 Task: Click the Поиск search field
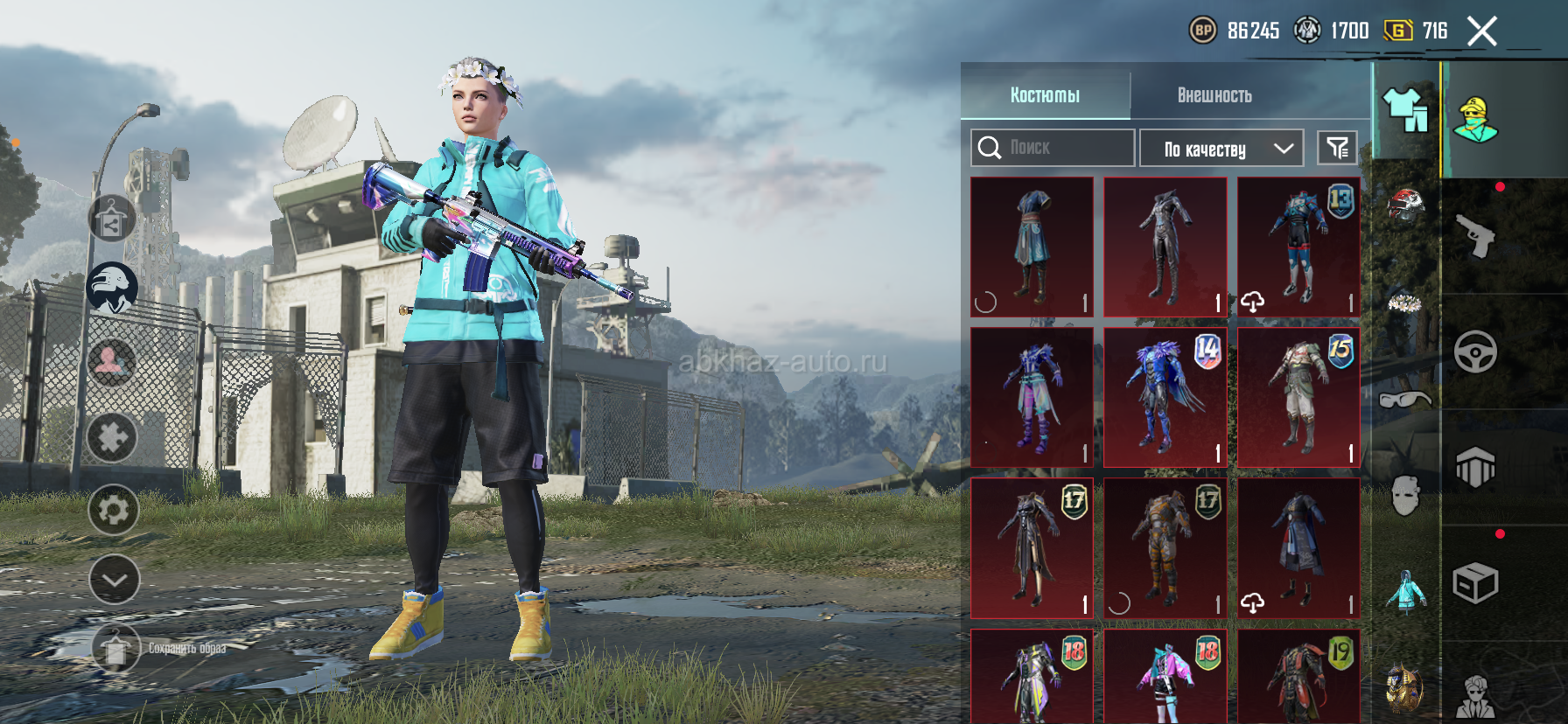(1053, 148)
